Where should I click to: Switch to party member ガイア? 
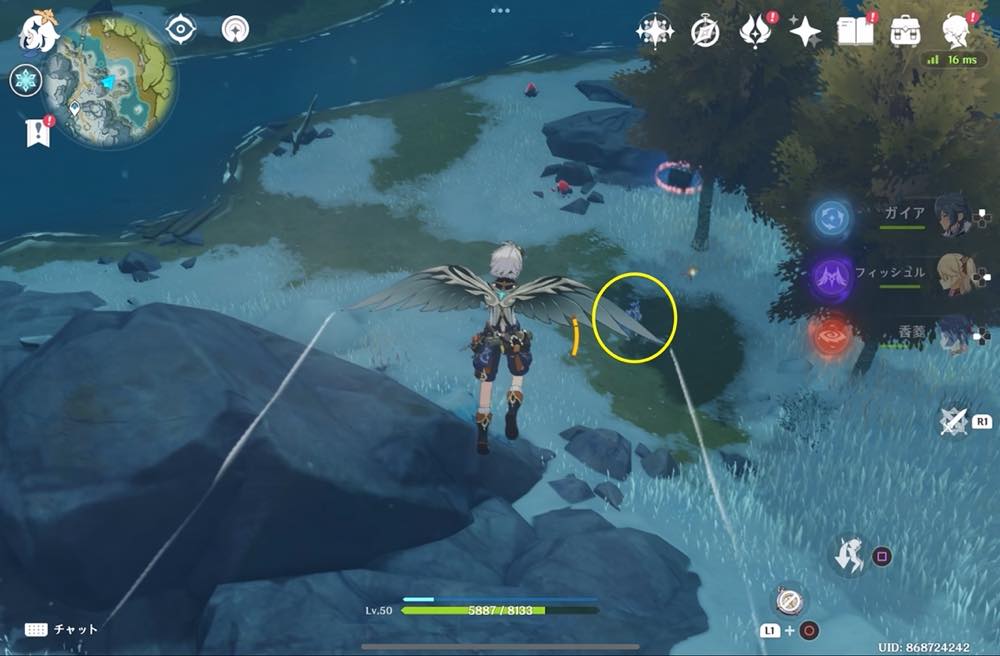pyautogui.click(x=951, y=215)
